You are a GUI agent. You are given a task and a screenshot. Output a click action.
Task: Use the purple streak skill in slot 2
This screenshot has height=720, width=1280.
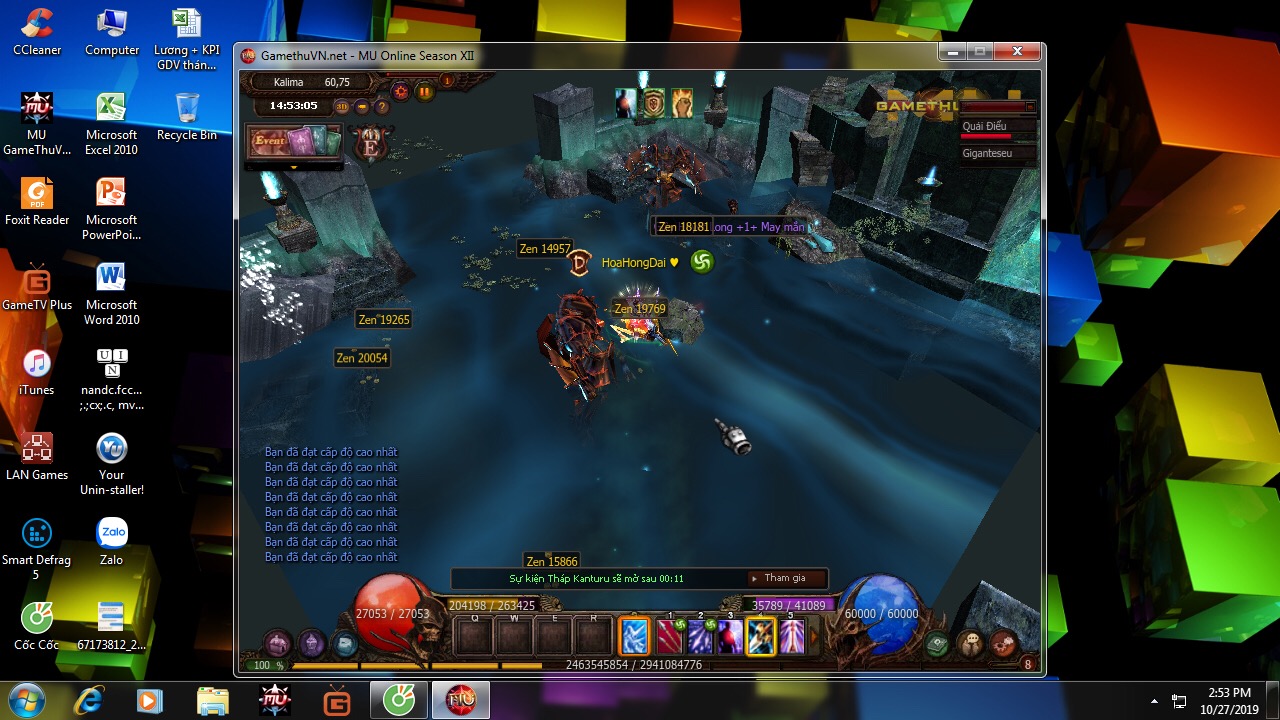[x=700, y=636]
